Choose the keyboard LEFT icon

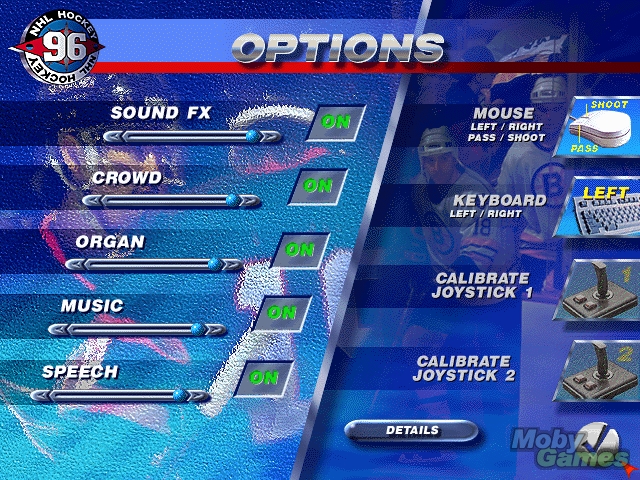[601, 204]
